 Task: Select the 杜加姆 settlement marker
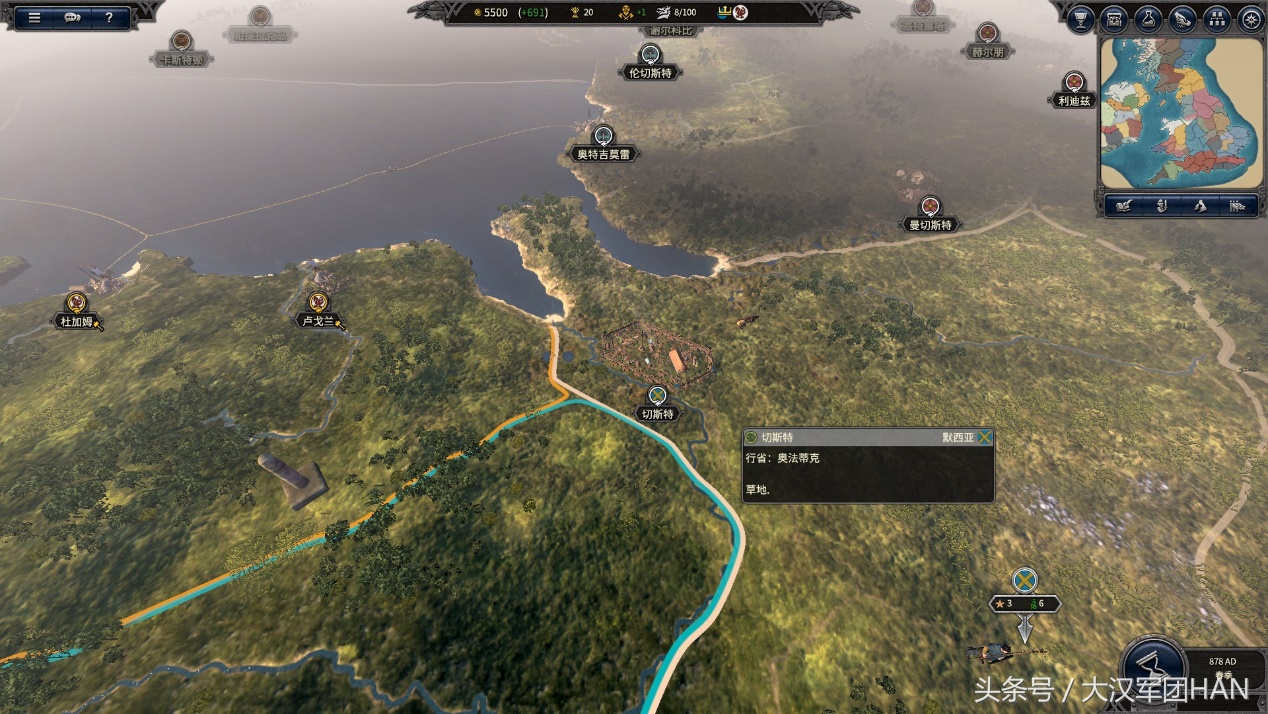tap(76, 303)
